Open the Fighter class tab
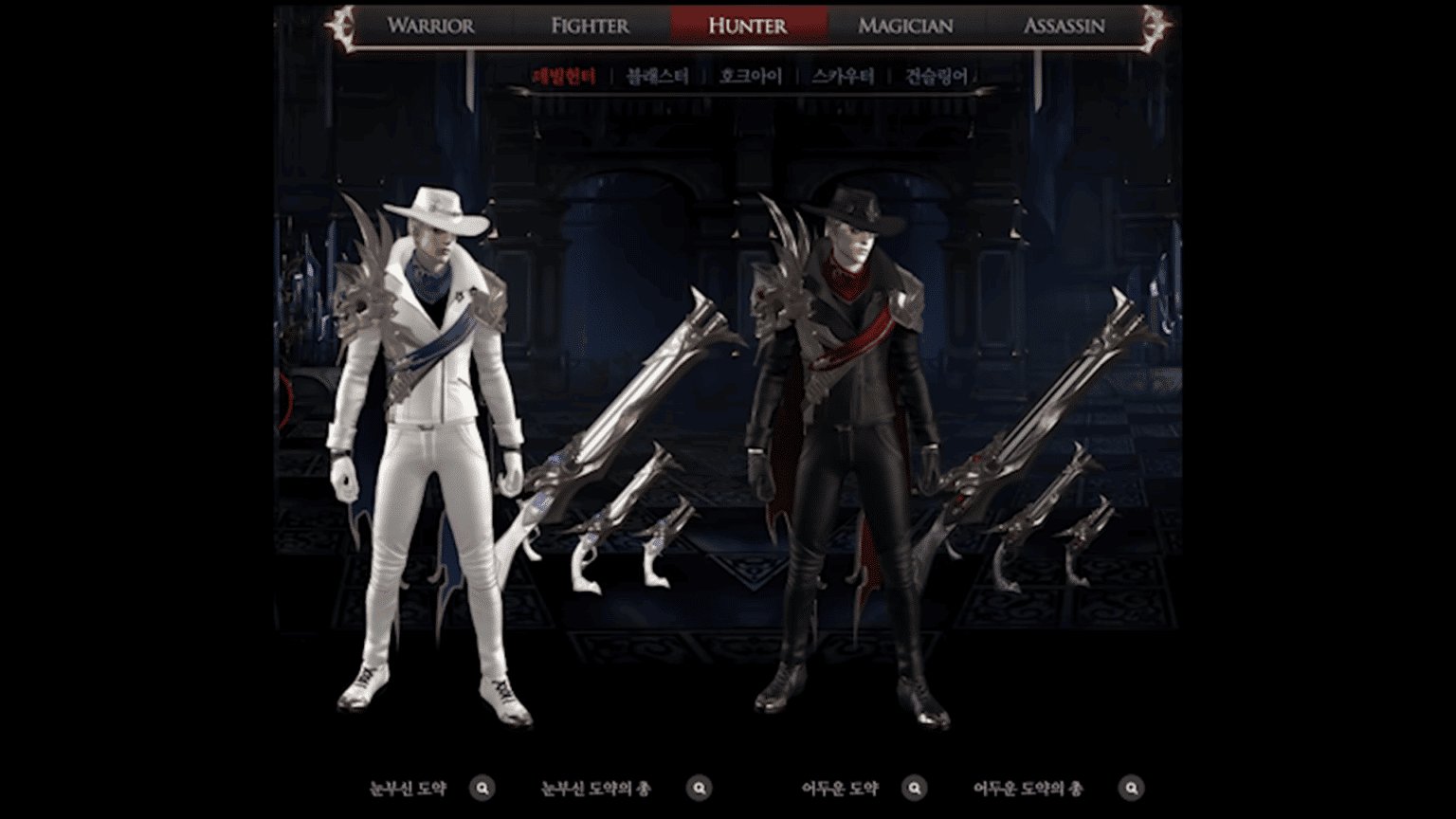This screenshot has height=819, width=1456. (x=590, y=26)
